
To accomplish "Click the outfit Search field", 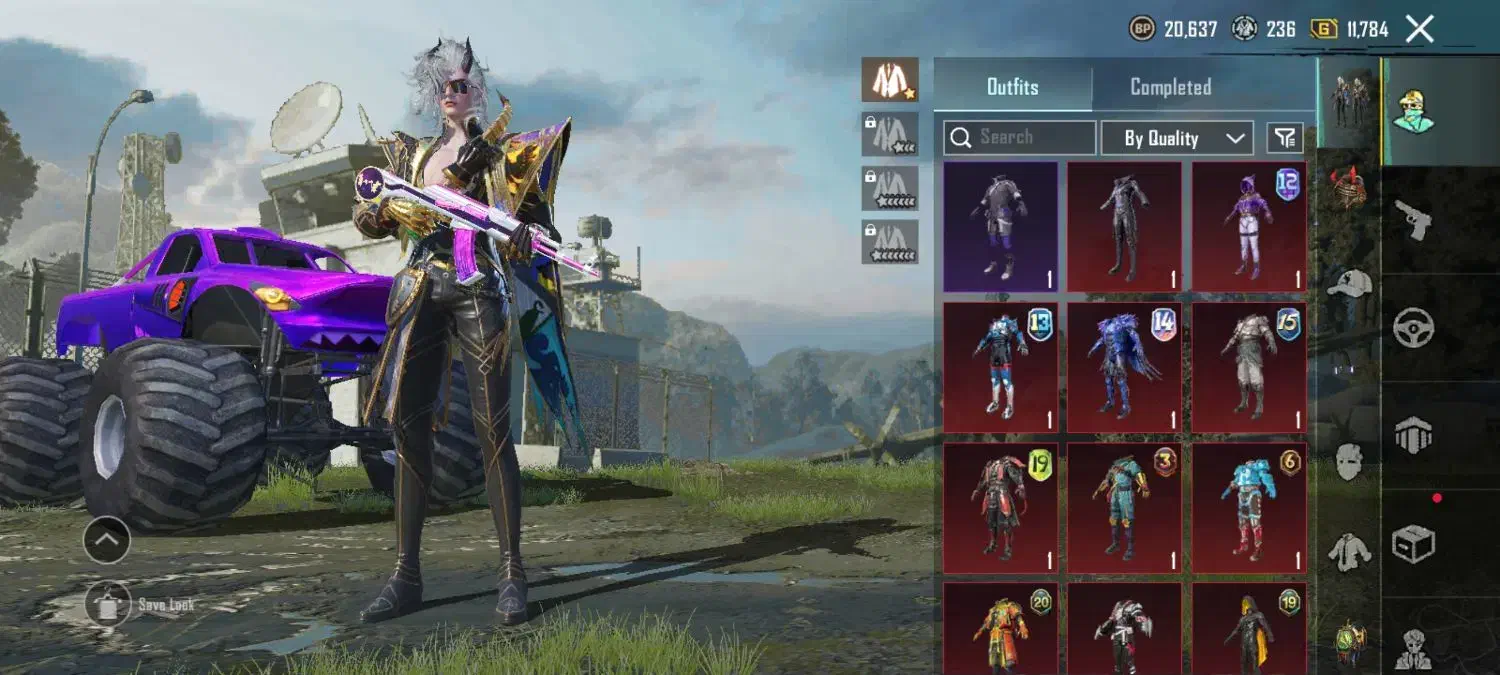I will point(1019,138).
